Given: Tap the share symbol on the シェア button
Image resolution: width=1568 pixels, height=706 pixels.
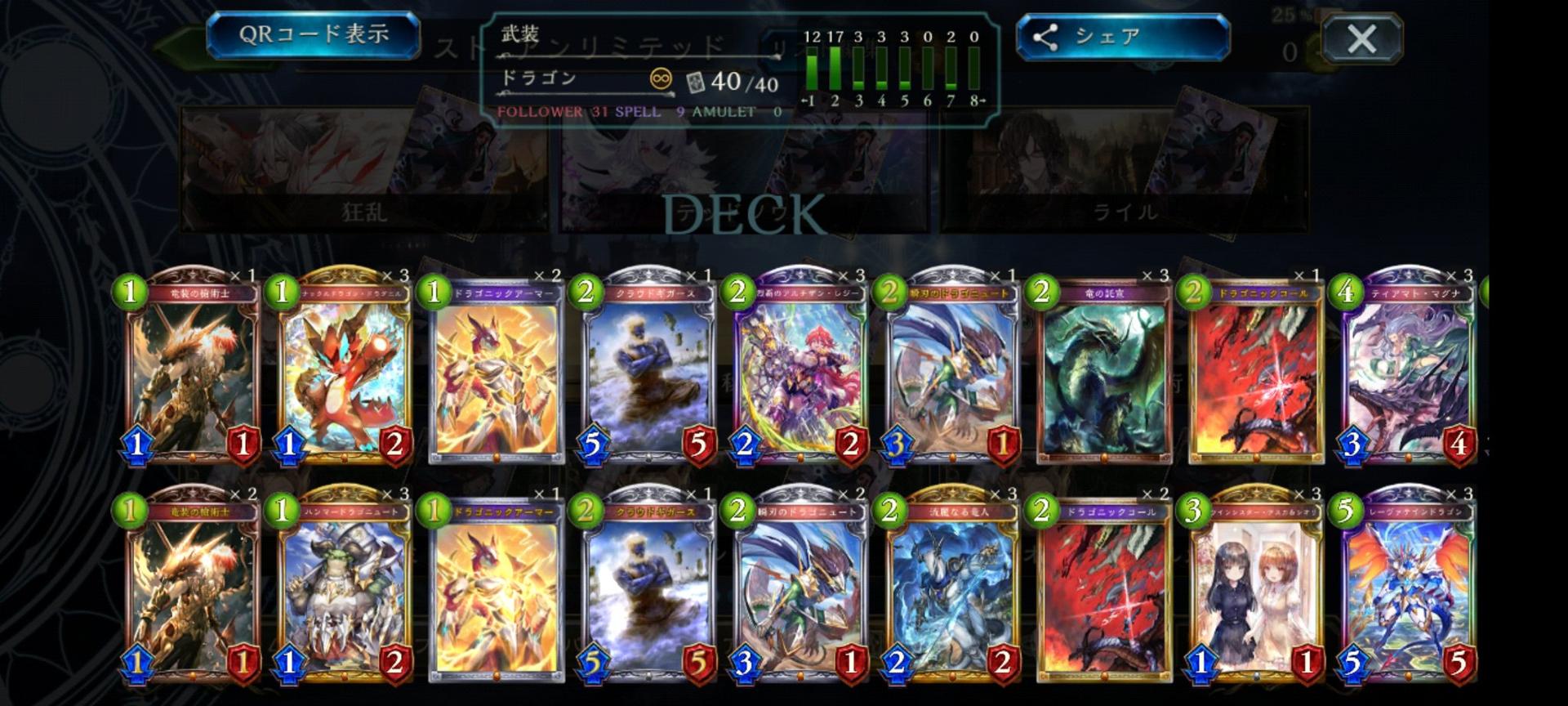Looking at the screenshot, I should (1047, 35).
